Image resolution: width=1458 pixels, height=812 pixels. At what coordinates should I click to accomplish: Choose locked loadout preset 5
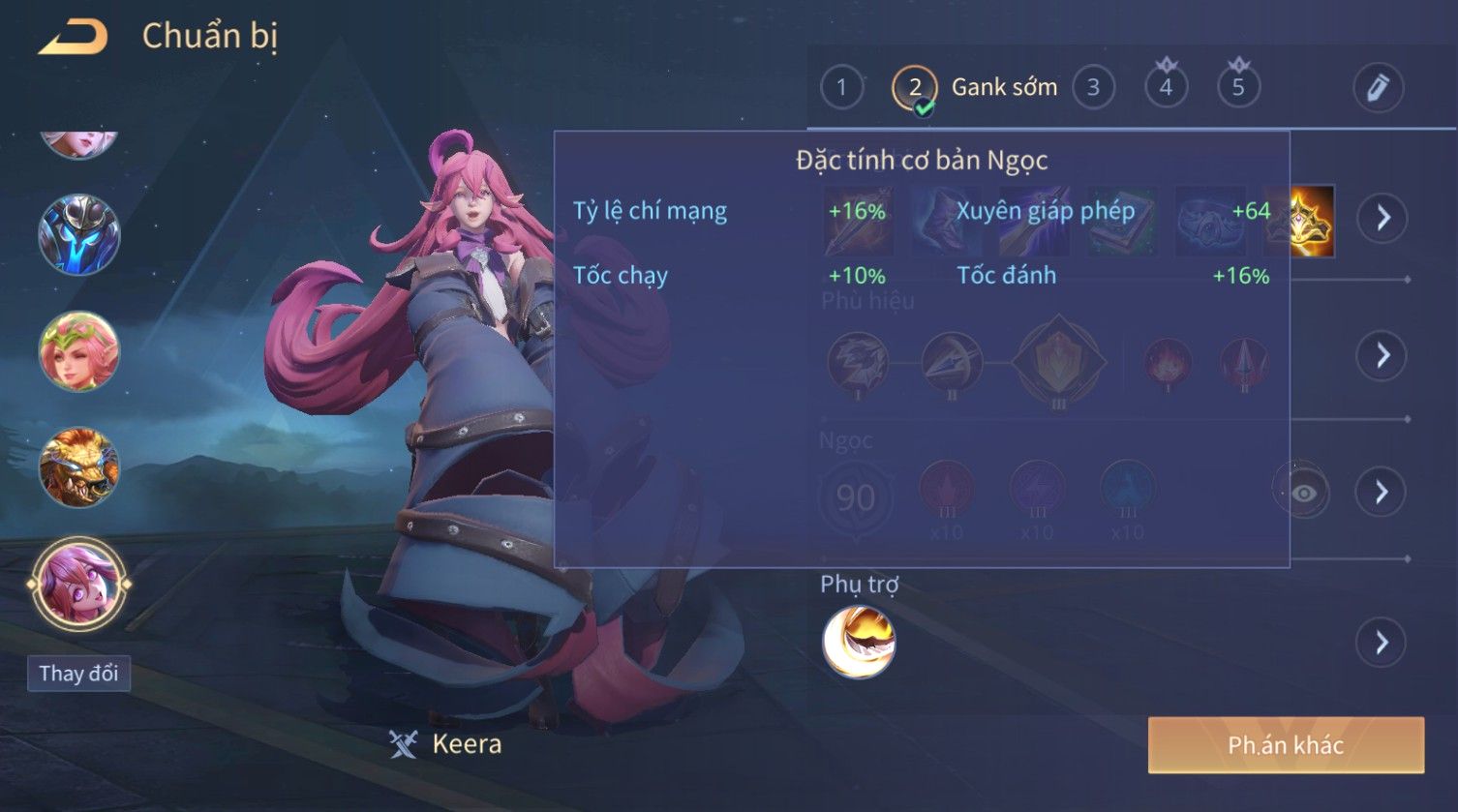[1238, 88]
